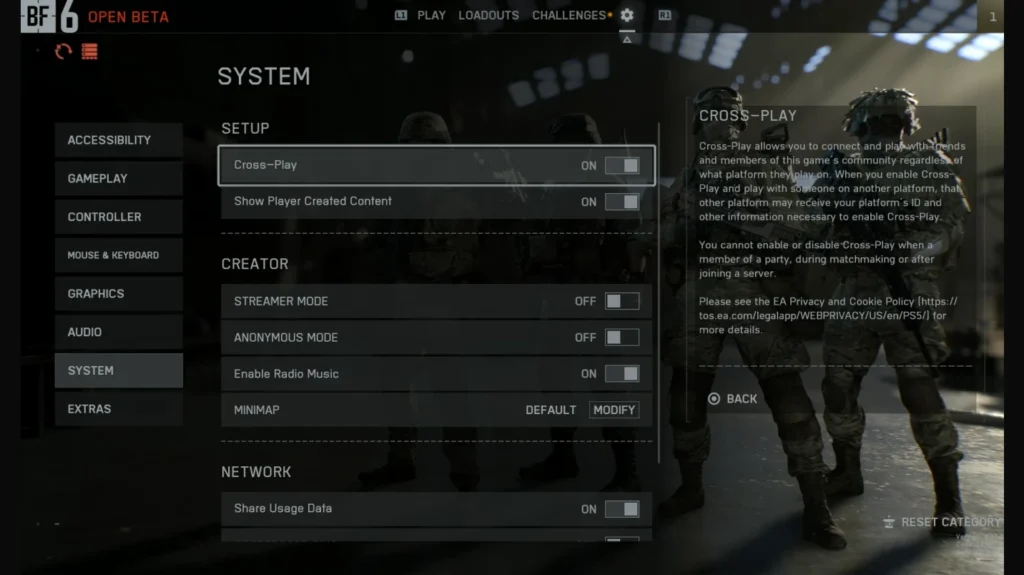Turn off Show Player Created Content
This screenshot has height=575, width=1024.
(621, 202)
